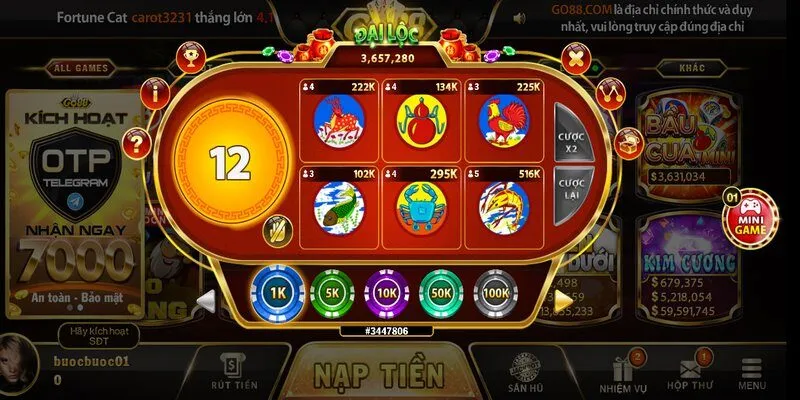Viewport: 800px width, 400px height.
Task: Click the CƯỢC LẠI rebet button
Action: (x=571, y=189)
